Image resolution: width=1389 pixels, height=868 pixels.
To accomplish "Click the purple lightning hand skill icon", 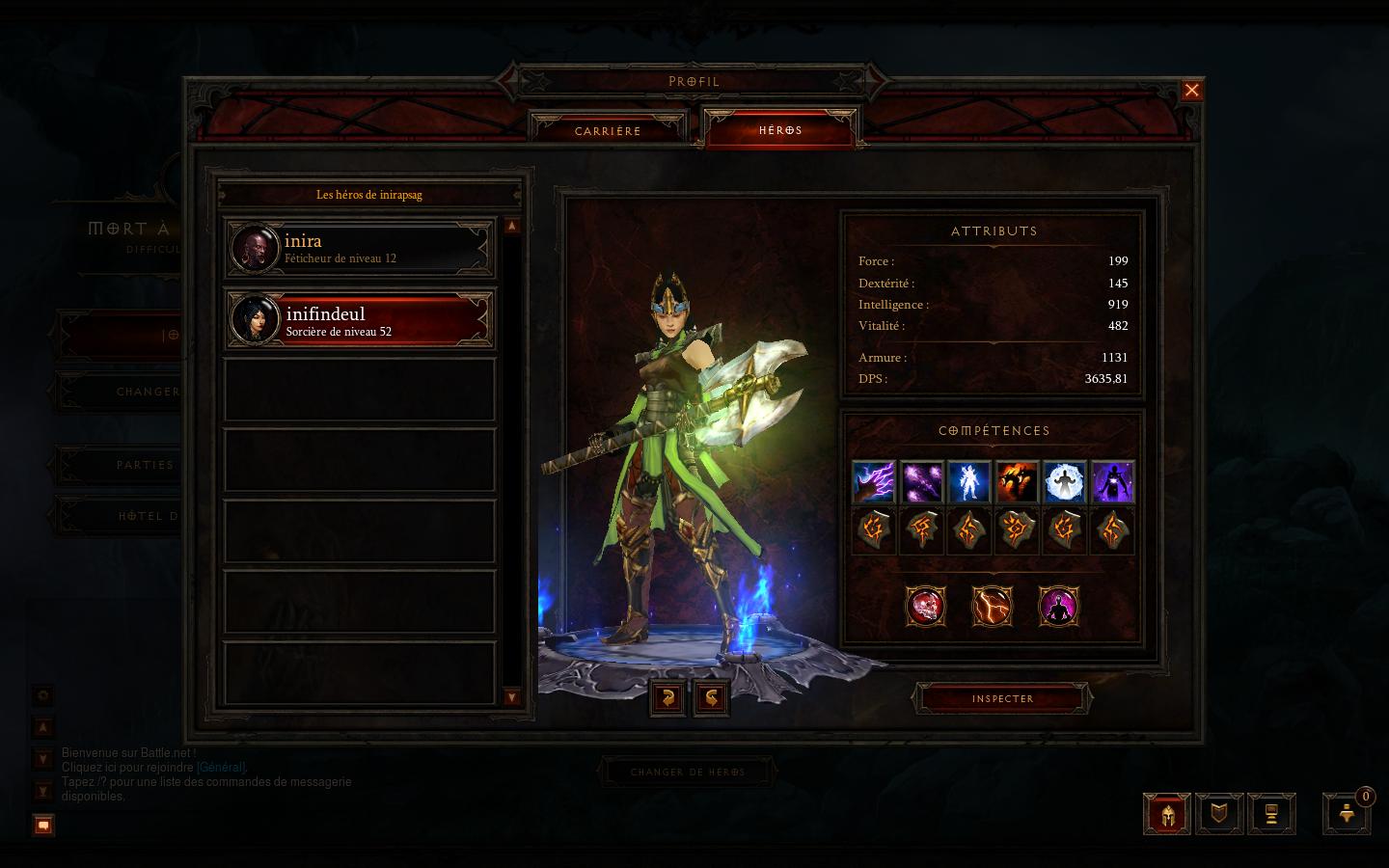I will pos(874,481).
